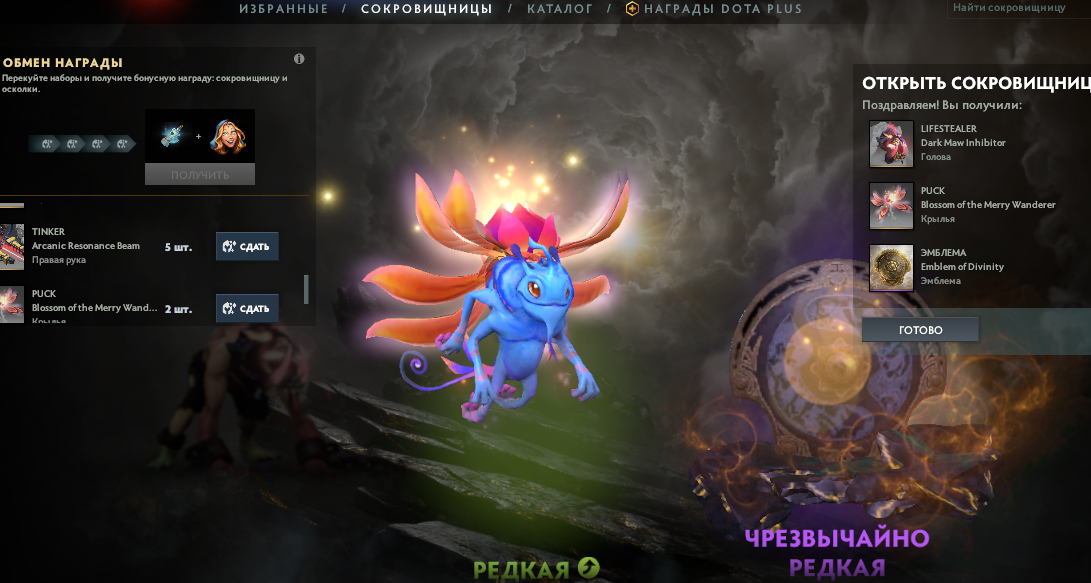Recycle the Tinker Arcanic Resonance Beam with Сдать
This screenshot has height=583, width=1091.
click(x=247, y=246)
